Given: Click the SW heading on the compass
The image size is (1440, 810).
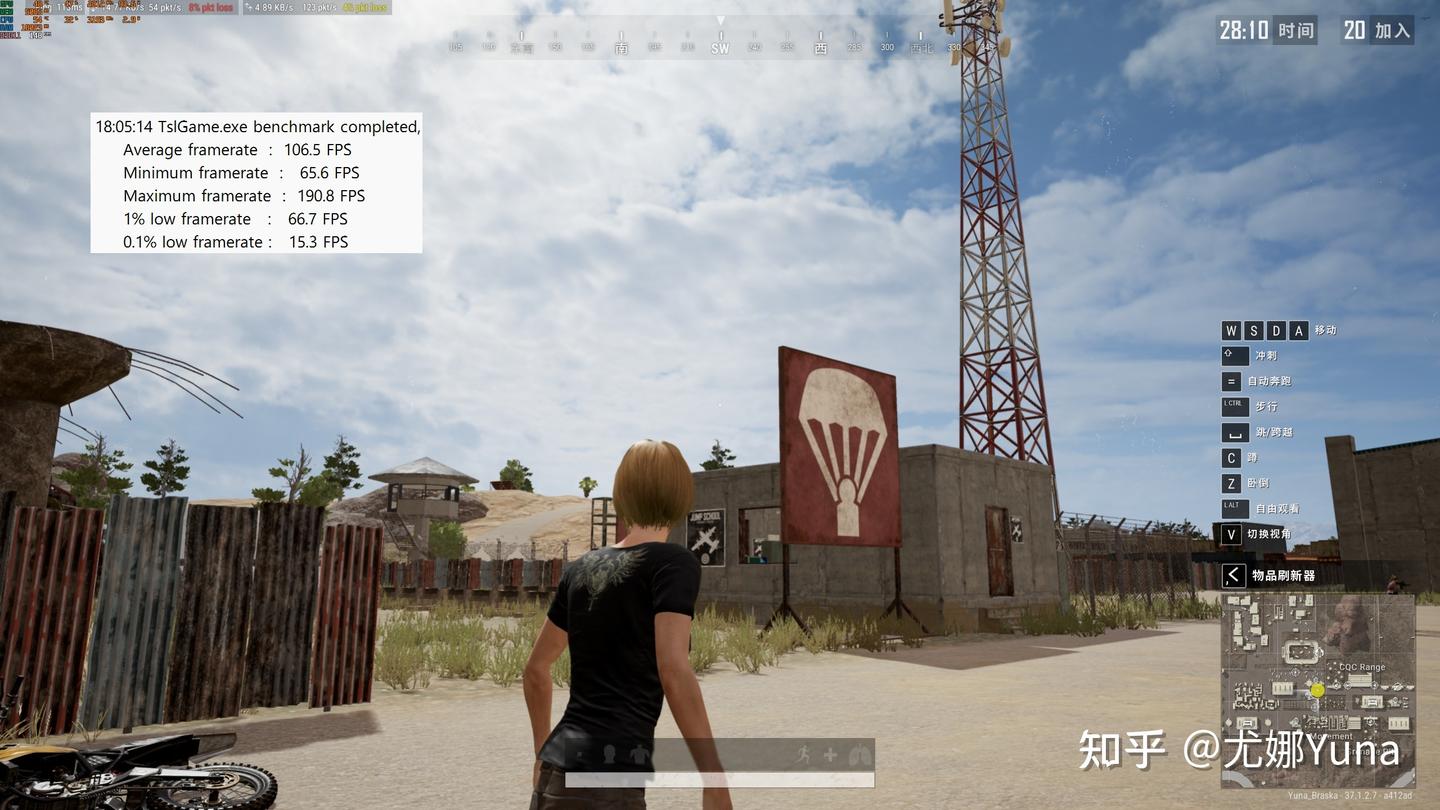Looking at the screenshot, I should 720,48.
